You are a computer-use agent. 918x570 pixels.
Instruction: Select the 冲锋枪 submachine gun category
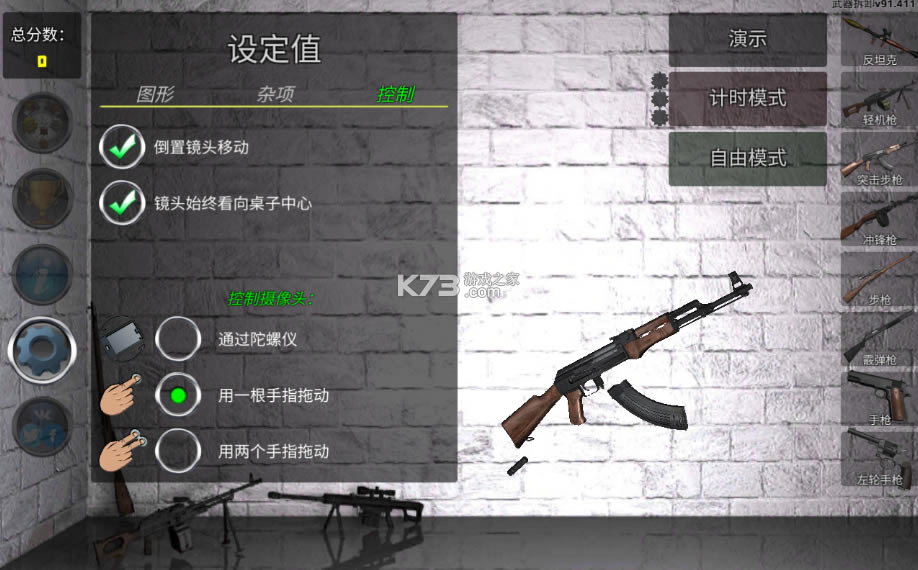pos(879,220)
